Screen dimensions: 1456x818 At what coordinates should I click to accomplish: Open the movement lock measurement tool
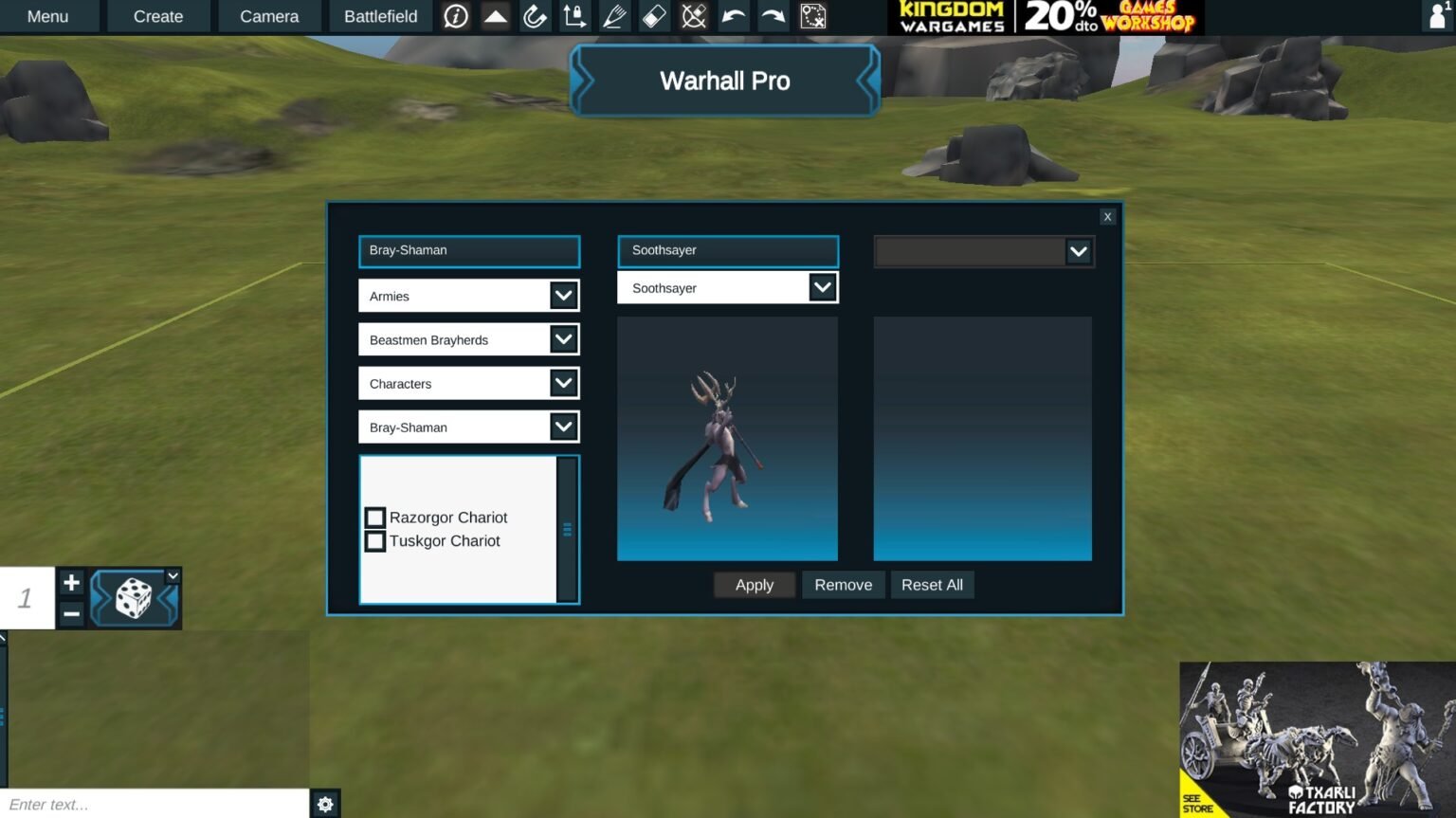574,16
